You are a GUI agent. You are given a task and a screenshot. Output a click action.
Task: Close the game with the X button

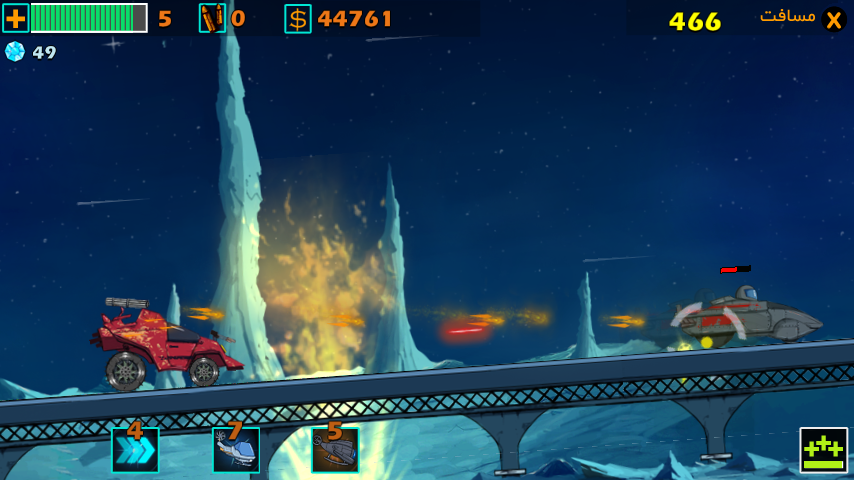(x=833, y=19)
